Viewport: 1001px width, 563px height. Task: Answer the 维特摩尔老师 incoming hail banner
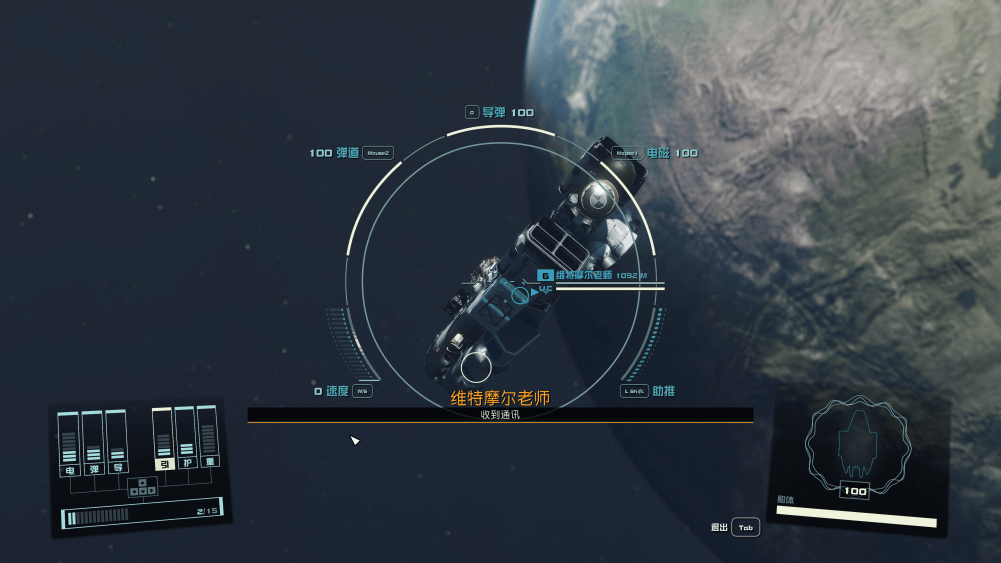pos(500,406)
